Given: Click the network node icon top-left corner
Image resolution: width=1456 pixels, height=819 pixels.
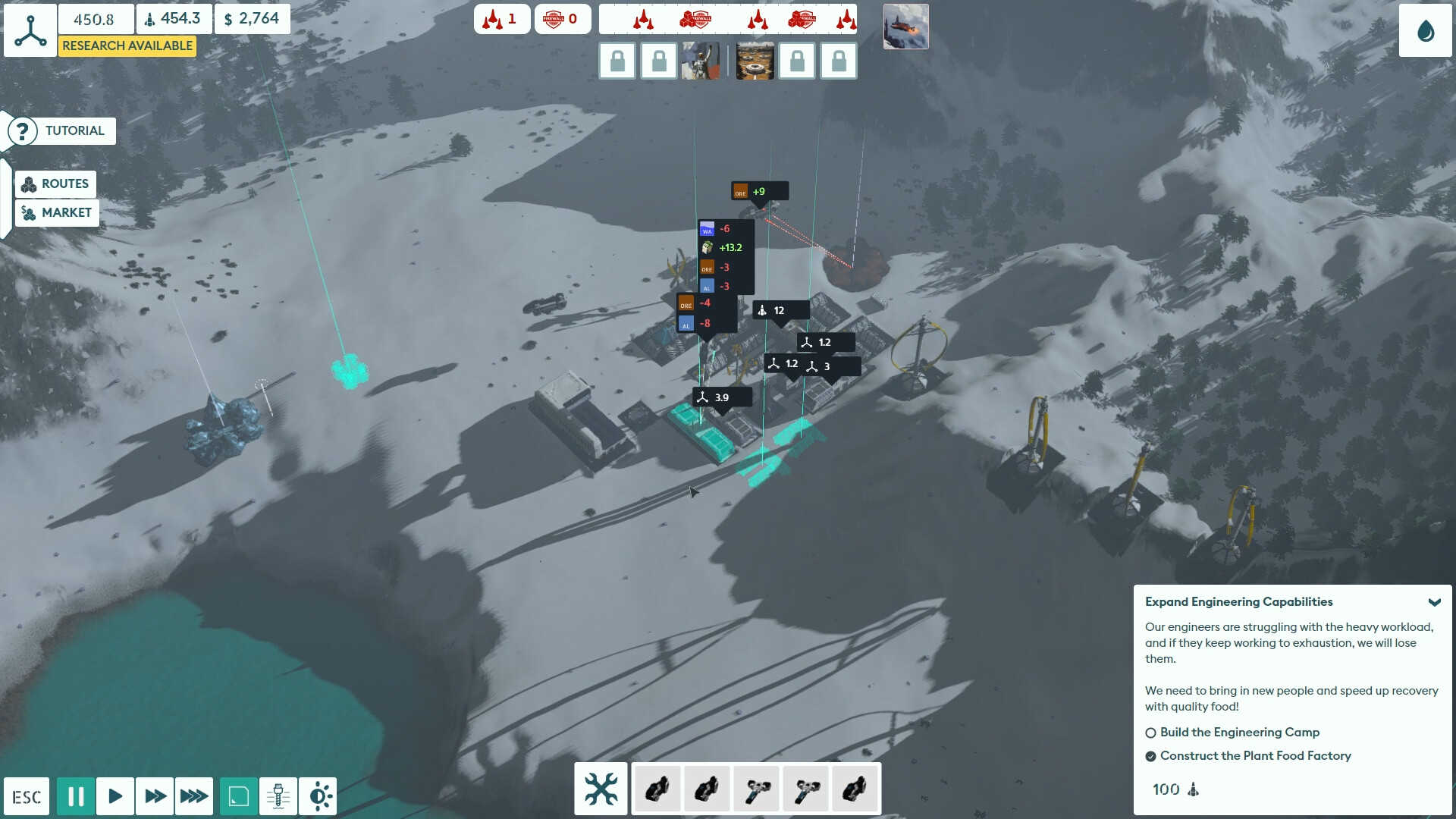Looking at the screenshot, I should click(30, 30).
